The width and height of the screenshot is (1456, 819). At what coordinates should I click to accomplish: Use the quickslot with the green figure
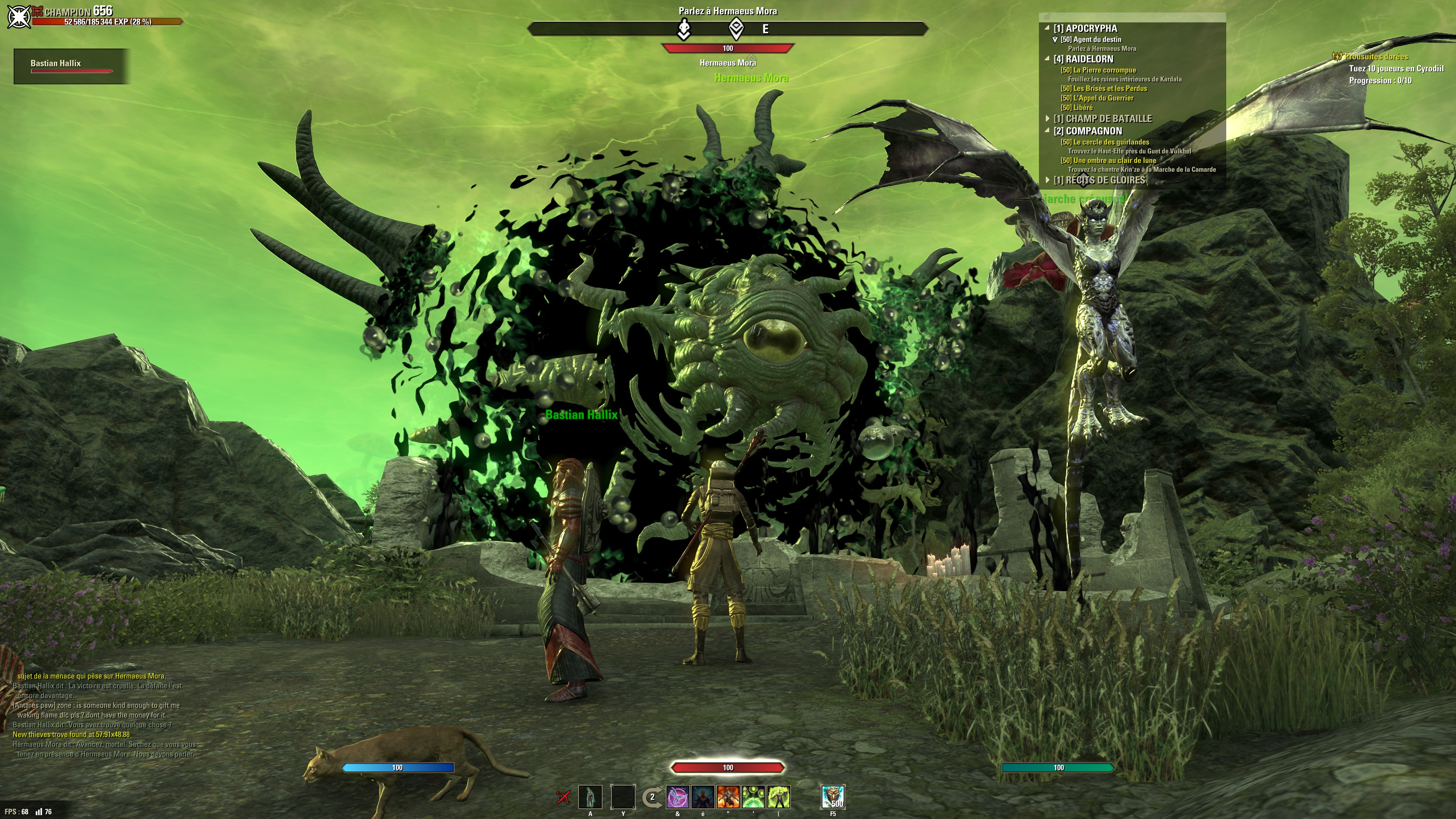point(591,797)
